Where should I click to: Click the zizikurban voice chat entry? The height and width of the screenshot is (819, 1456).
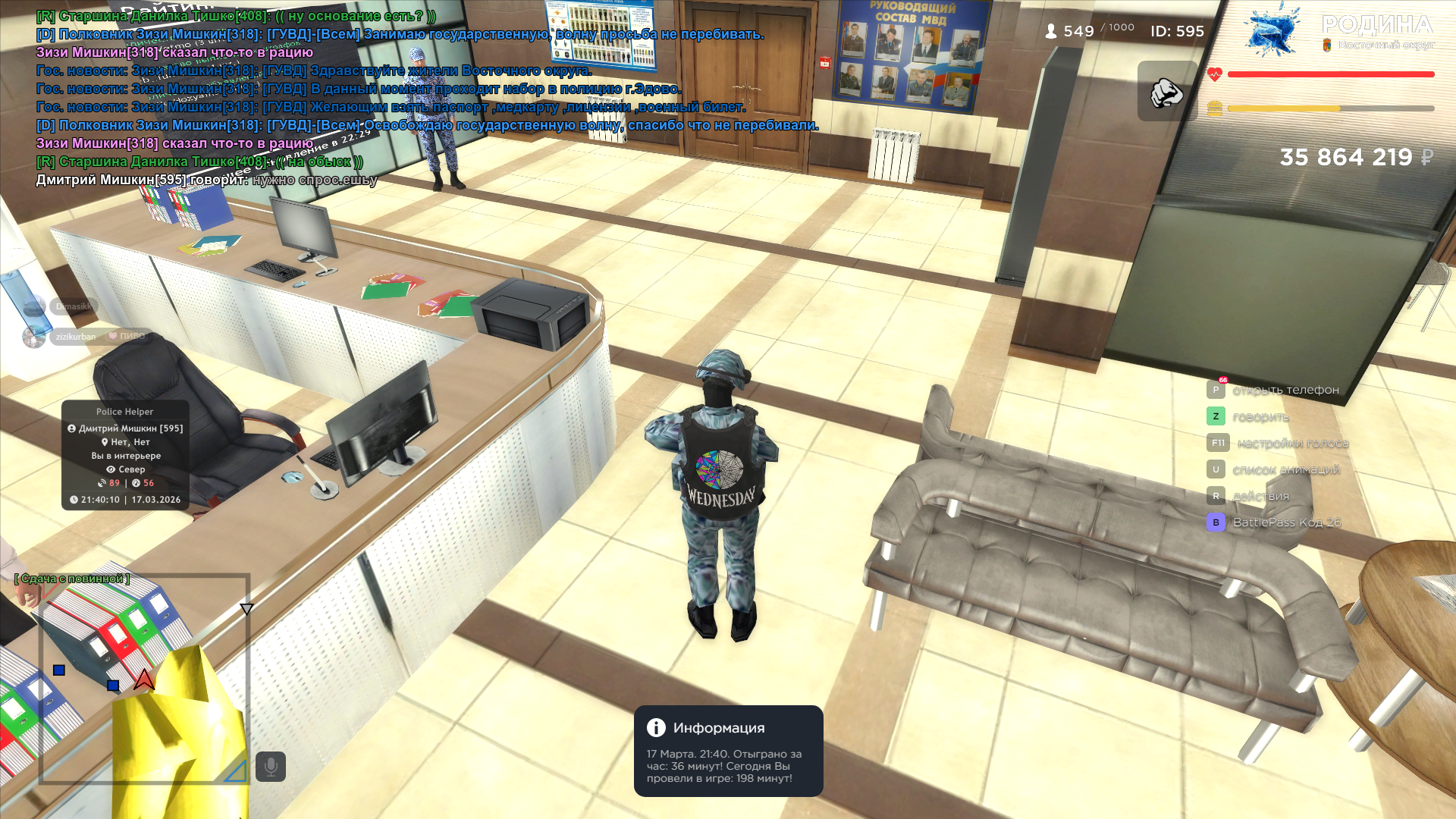pos(75,337)
